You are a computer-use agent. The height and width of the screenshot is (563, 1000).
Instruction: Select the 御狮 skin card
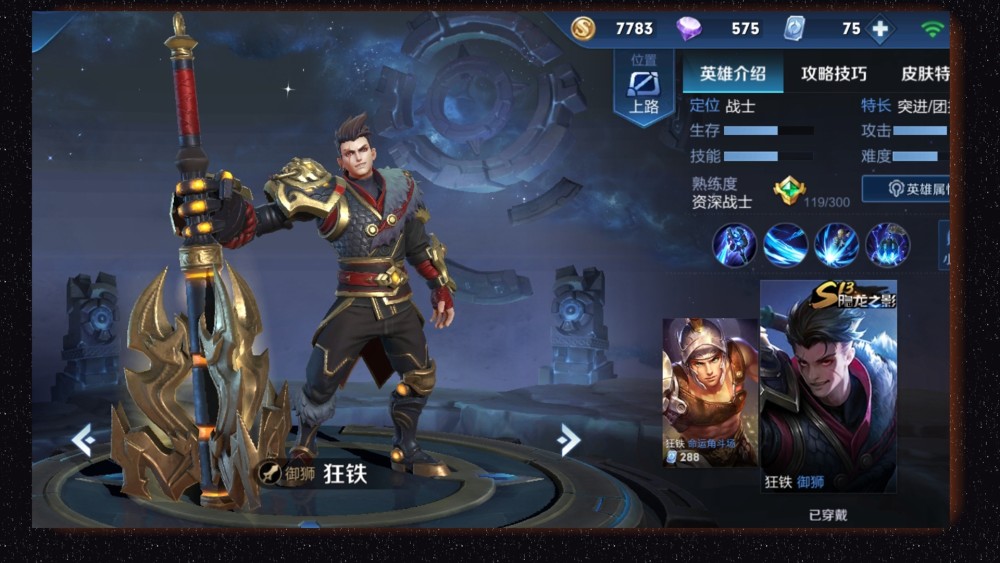[x=828, y=386]
